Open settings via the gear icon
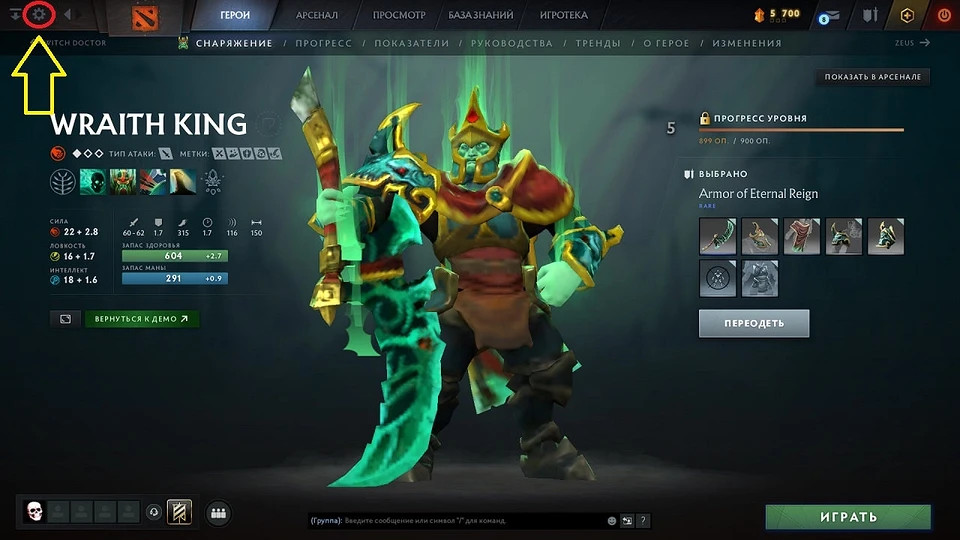960x540 pixels. point(39,15)
